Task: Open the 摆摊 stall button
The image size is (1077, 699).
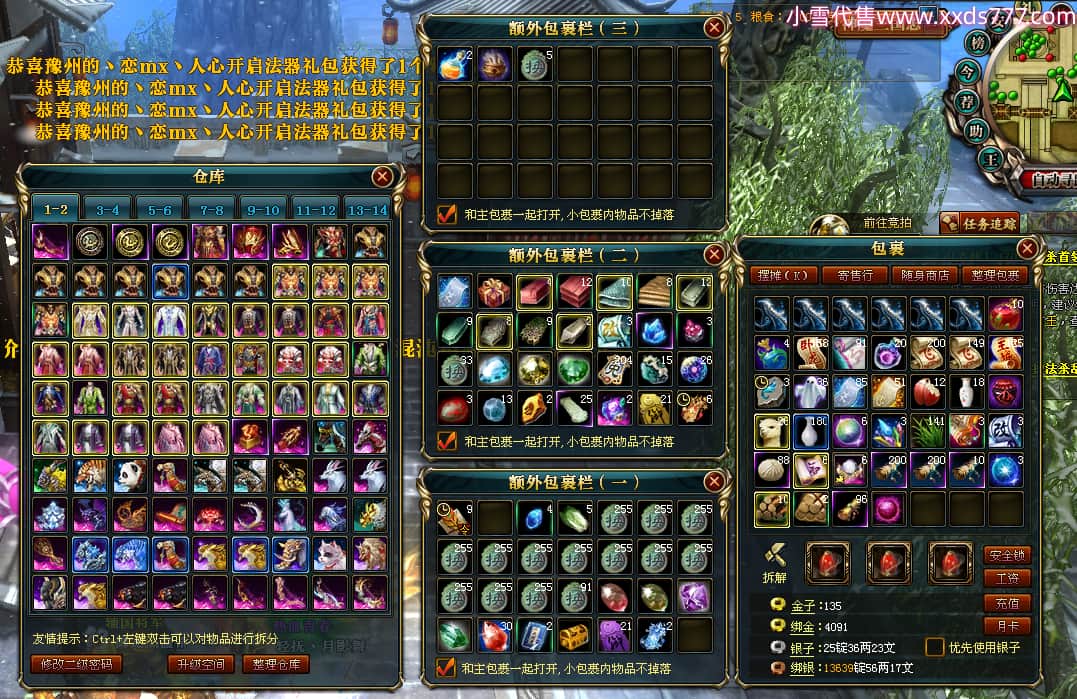Action: tap(784, 275)
